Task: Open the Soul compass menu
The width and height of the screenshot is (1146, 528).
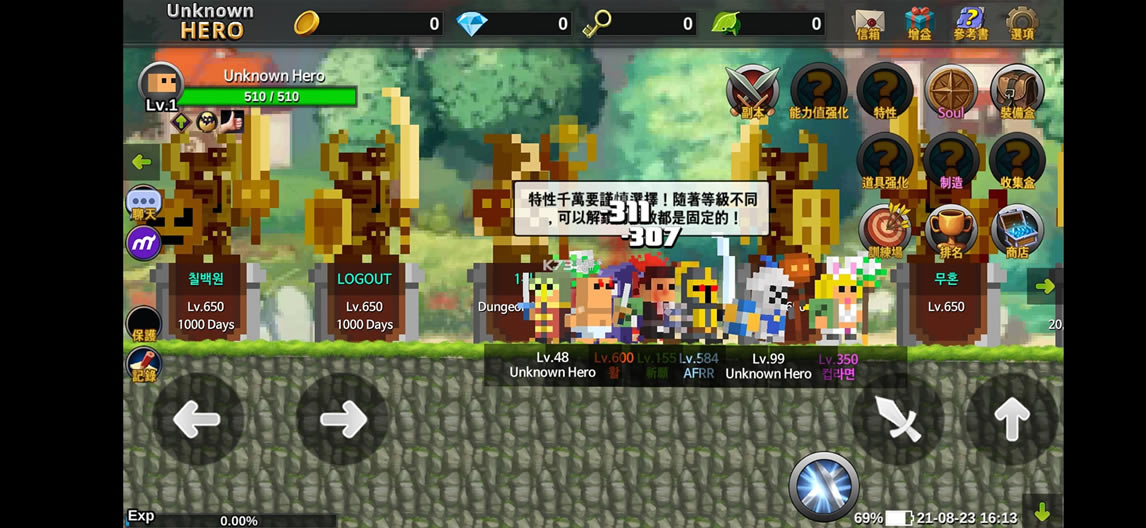Action: (951, 91)
